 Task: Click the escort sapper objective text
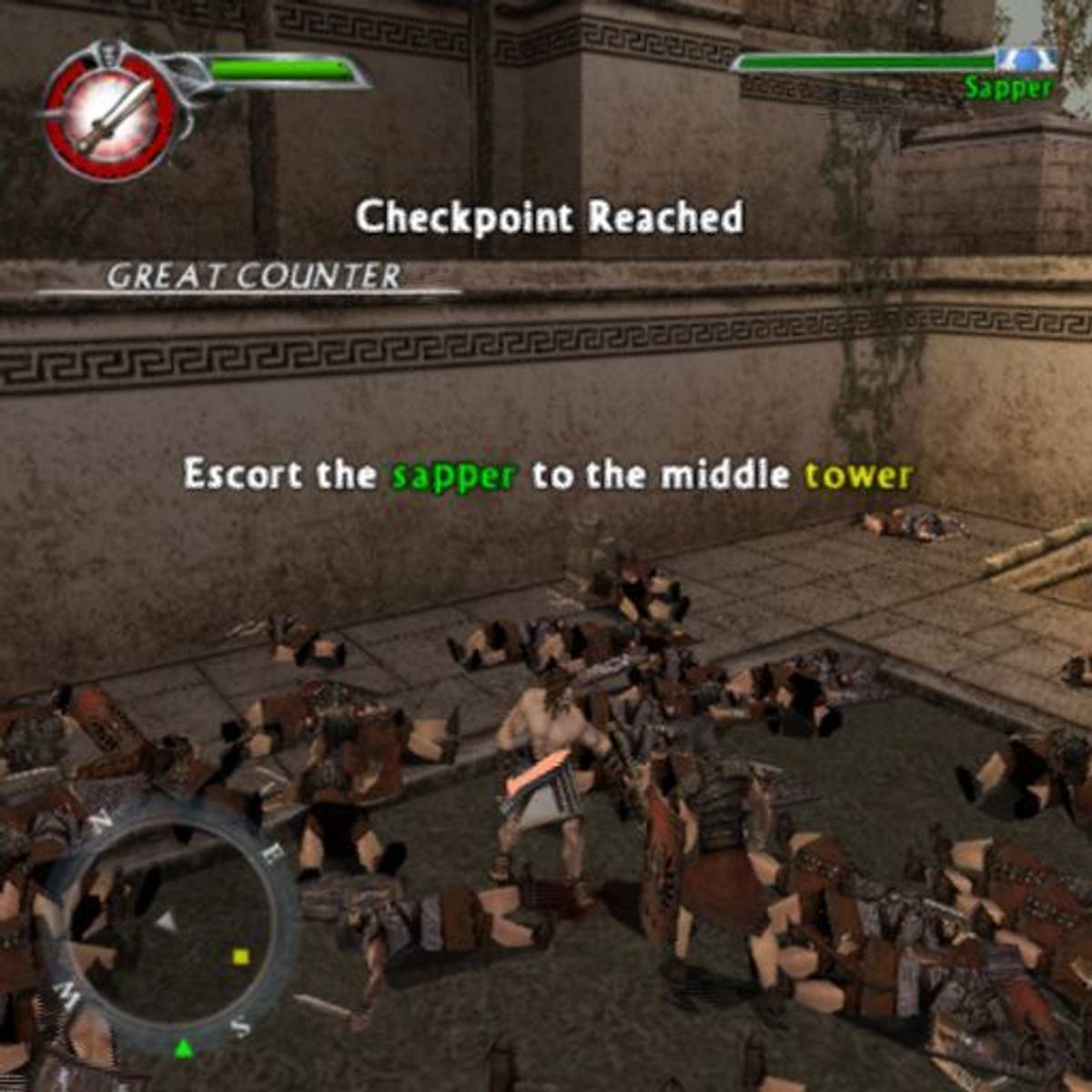tap(547, 475)
